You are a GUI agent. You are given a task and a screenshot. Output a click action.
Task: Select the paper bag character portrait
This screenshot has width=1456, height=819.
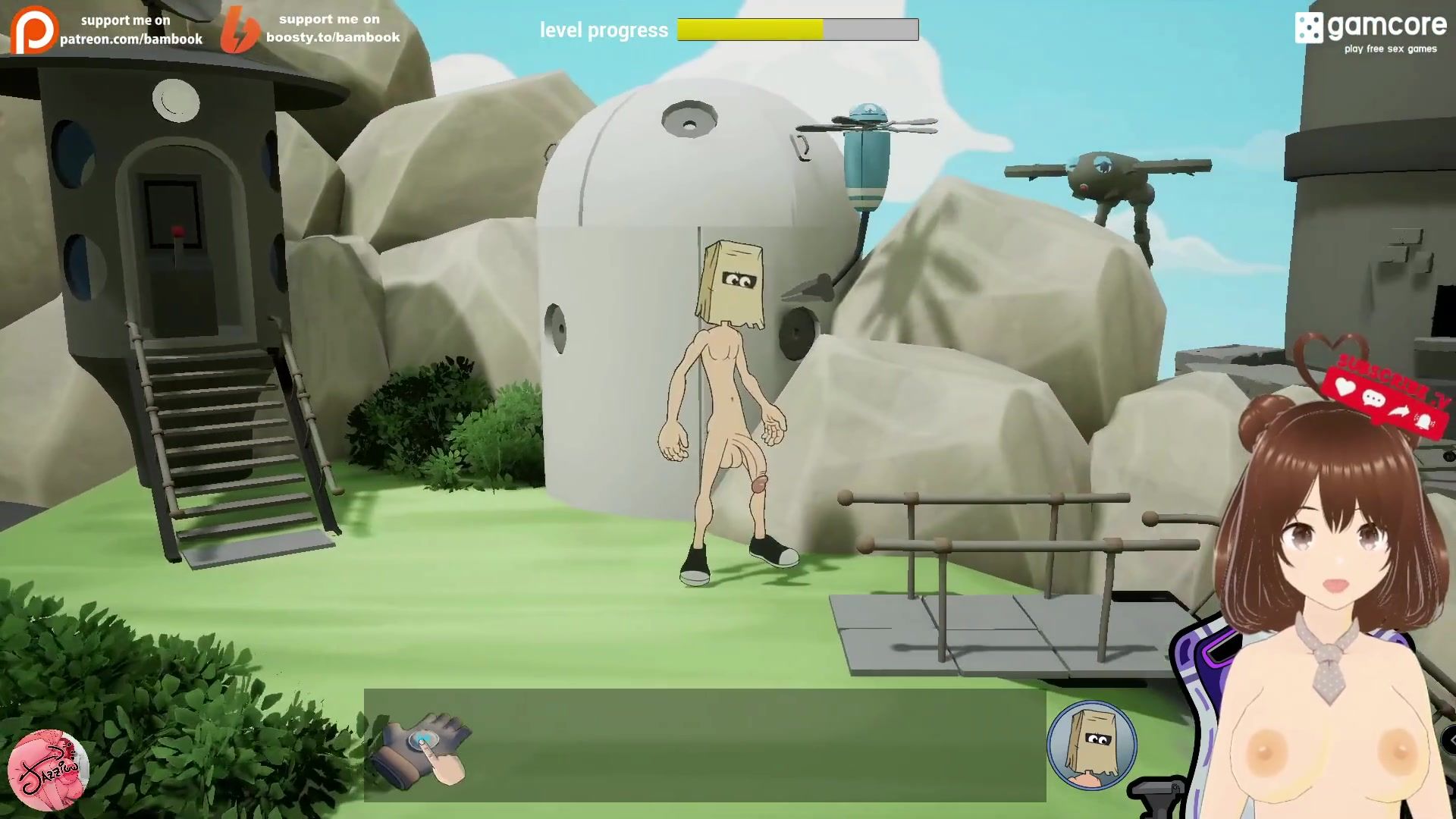tap(1091, 745)
